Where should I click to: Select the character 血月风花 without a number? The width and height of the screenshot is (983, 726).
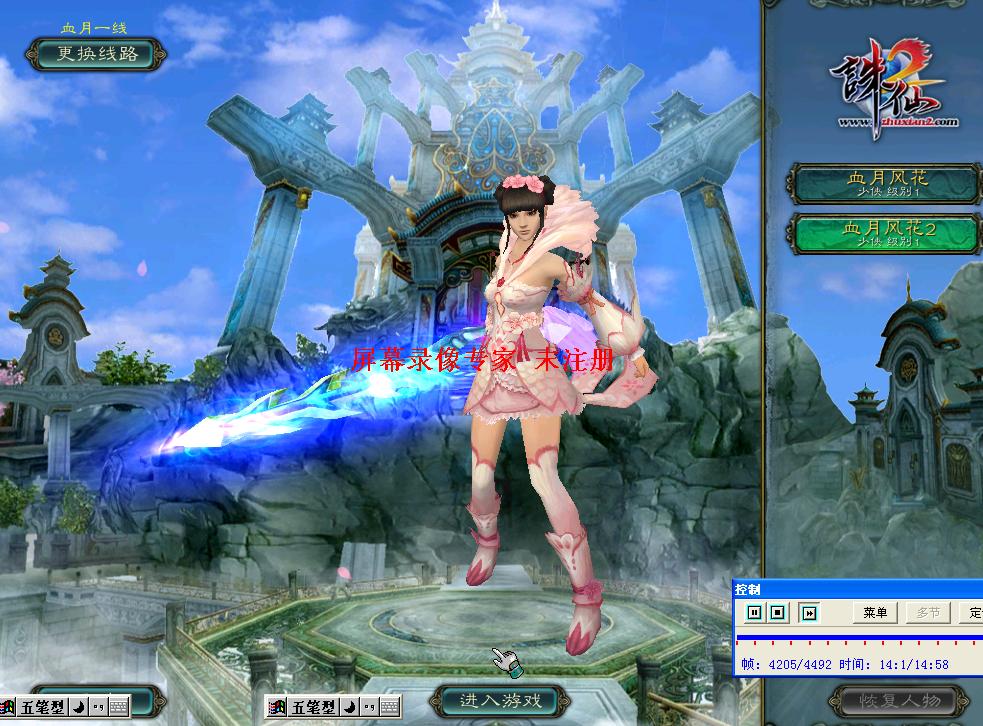886,183
